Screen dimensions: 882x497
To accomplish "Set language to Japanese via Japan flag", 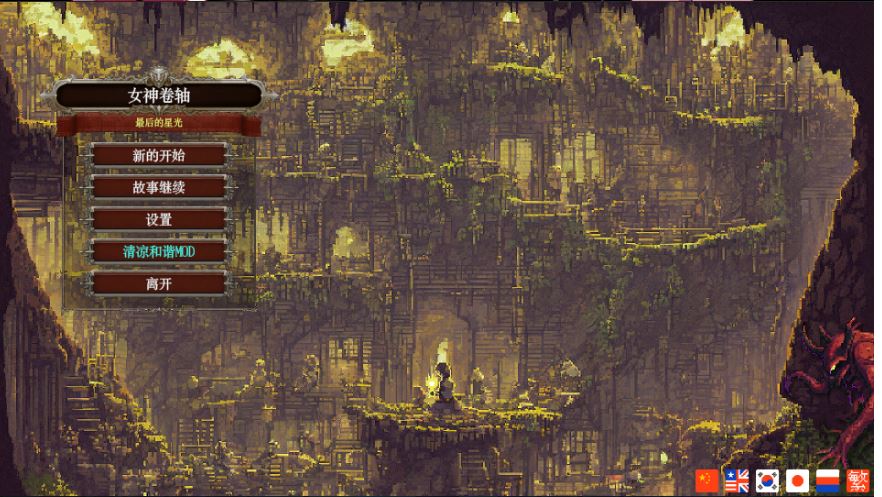I will (797, 481).
